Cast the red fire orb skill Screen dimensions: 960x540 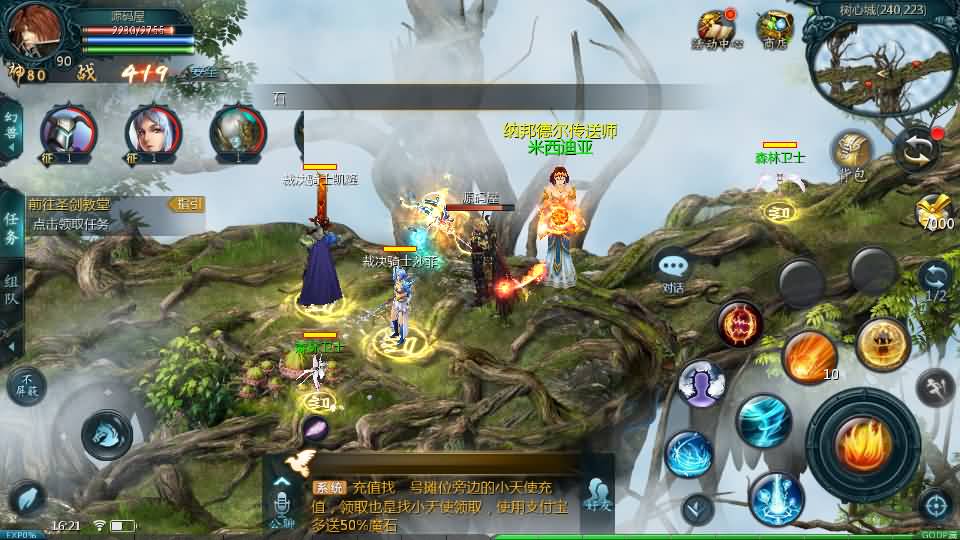[740, 324]
